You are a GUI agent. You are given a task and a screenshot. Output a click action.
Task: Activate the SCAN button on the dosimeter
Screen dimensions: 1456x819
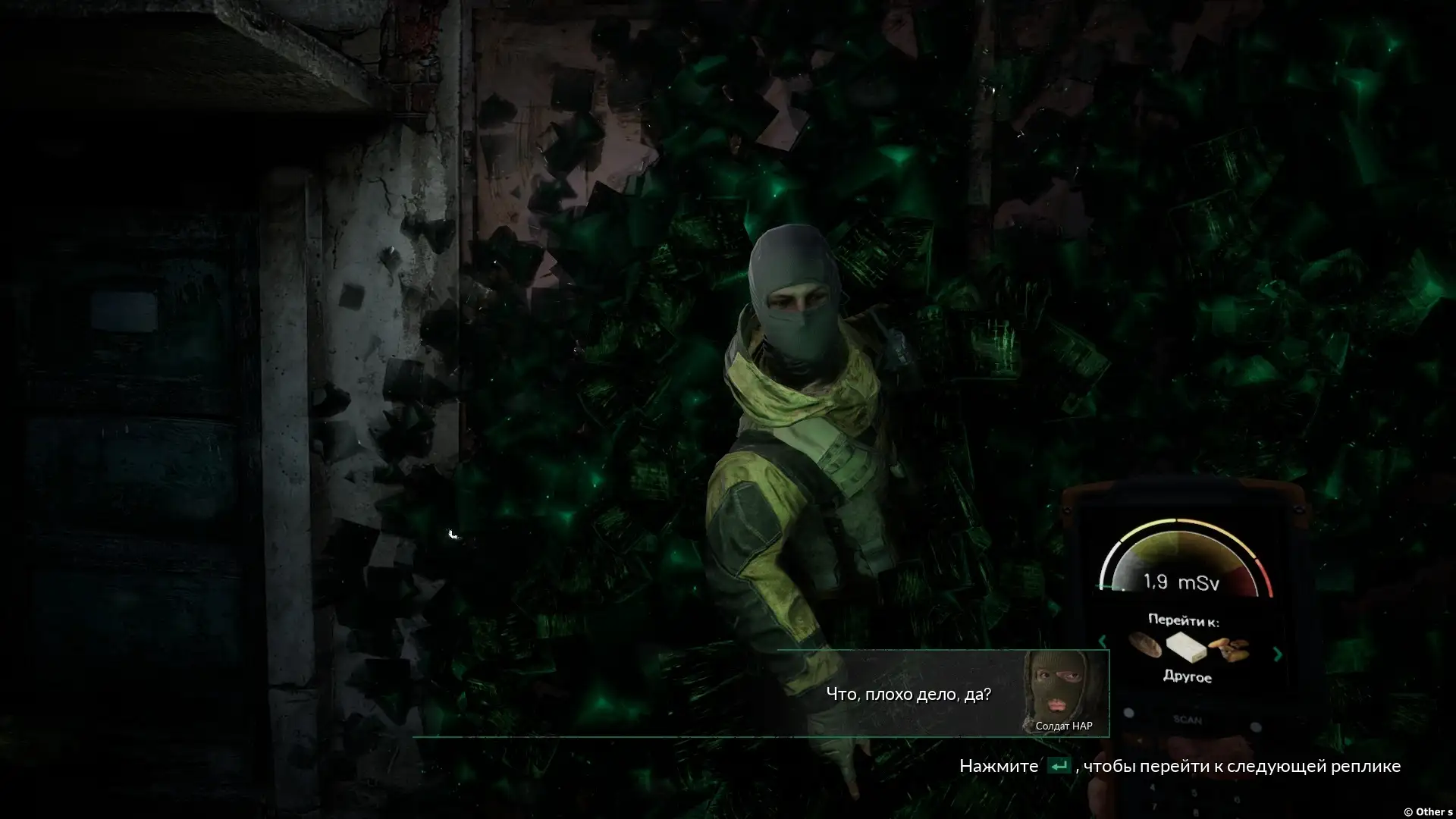1188,719
